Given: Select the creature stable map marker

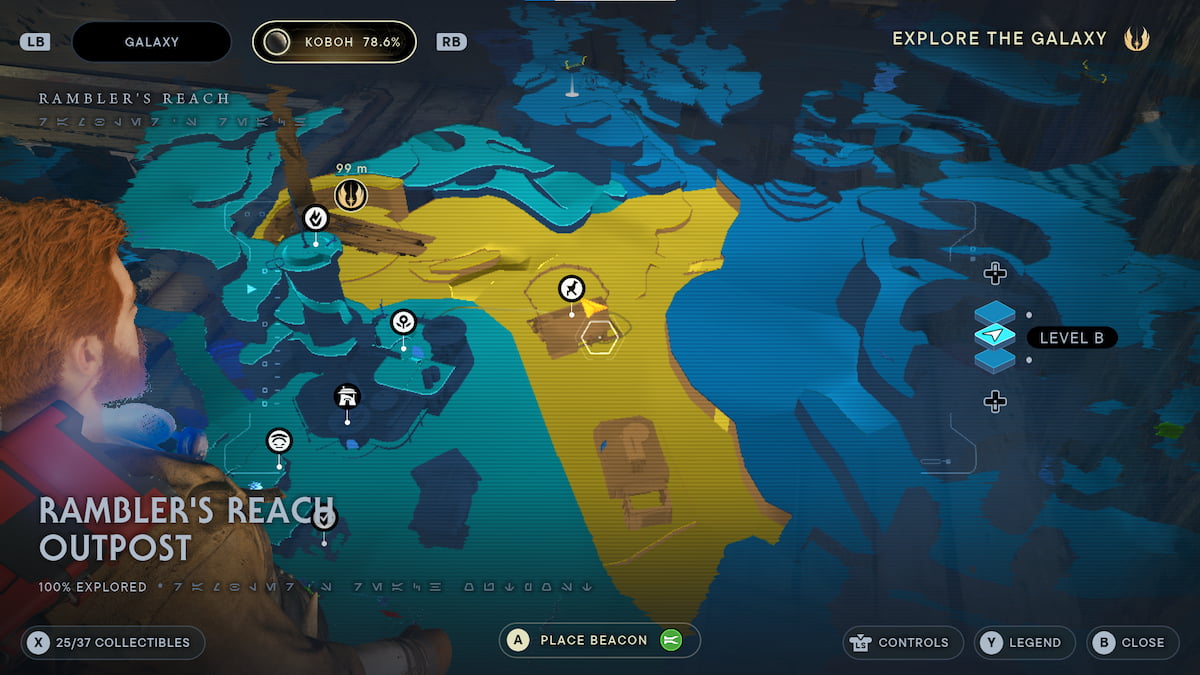Looking at the screenshot, I should [x=571, y=289].
